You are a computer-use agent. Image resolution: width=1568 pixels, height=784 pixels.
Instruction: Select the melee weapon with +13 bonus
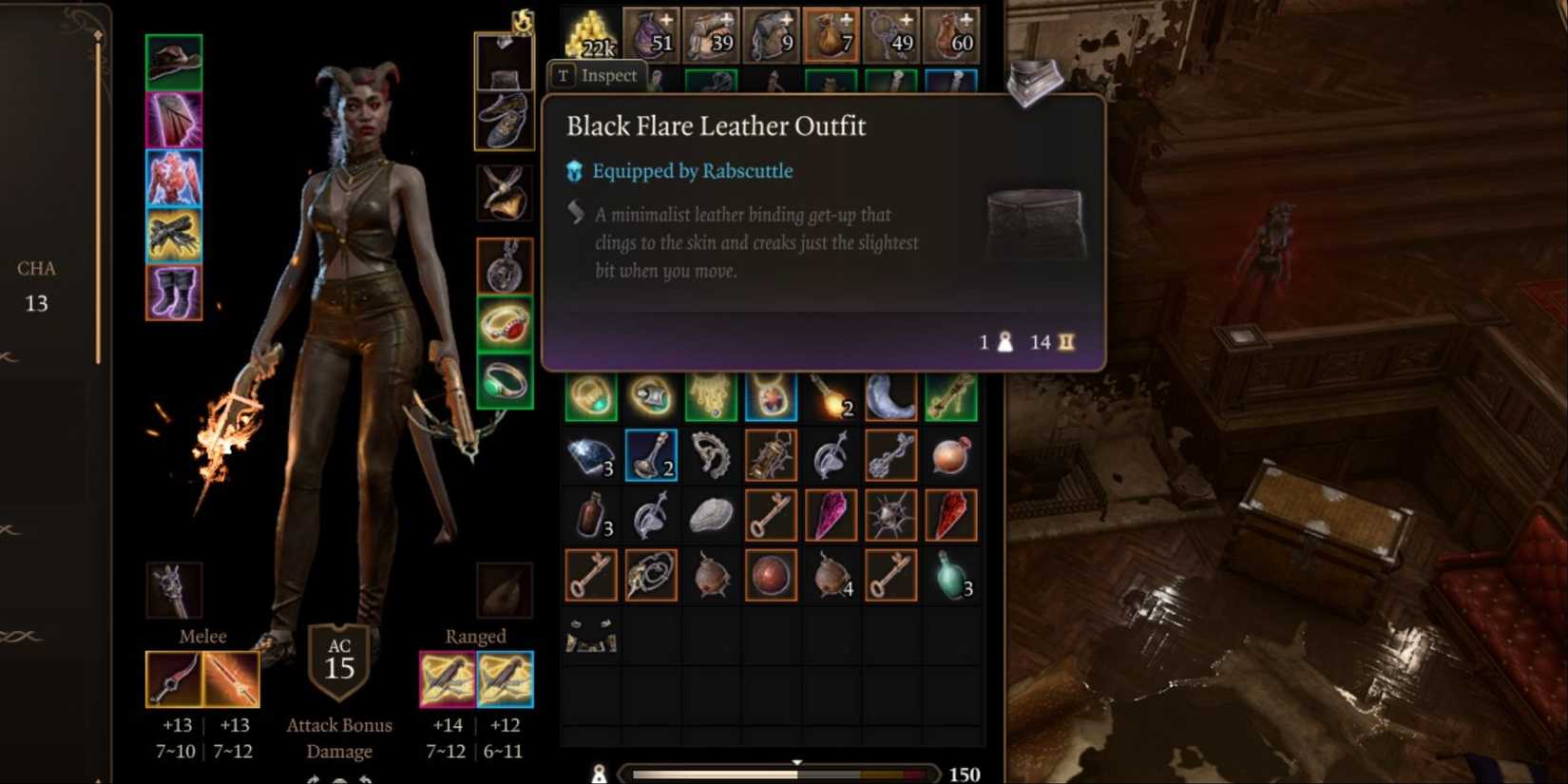(x=174, y=679)
